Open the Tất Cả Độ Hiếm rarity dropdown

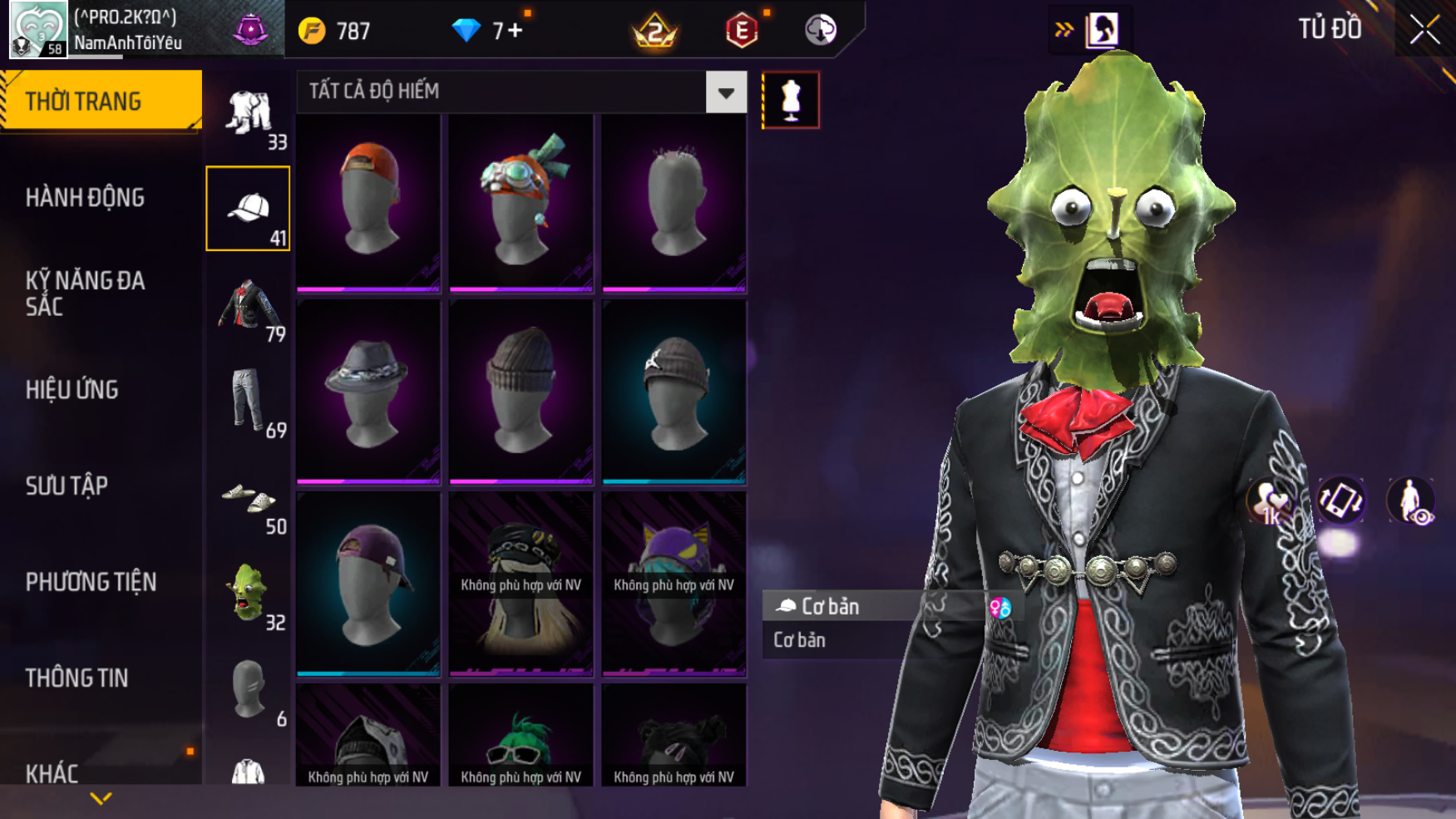point(726,92)
